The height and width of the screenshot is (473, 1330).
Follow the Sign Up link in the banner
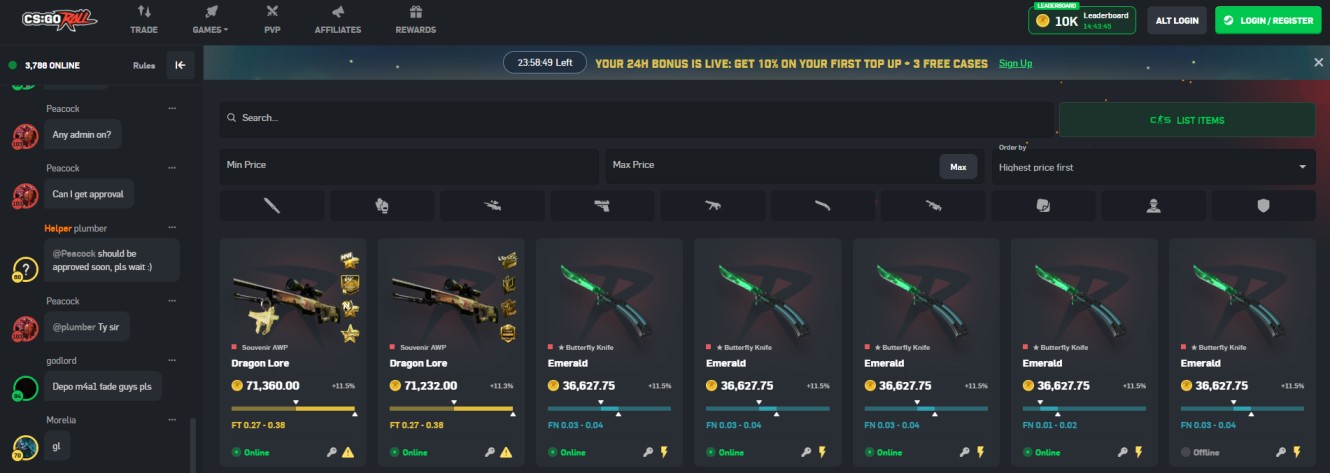pos(1015,63)
